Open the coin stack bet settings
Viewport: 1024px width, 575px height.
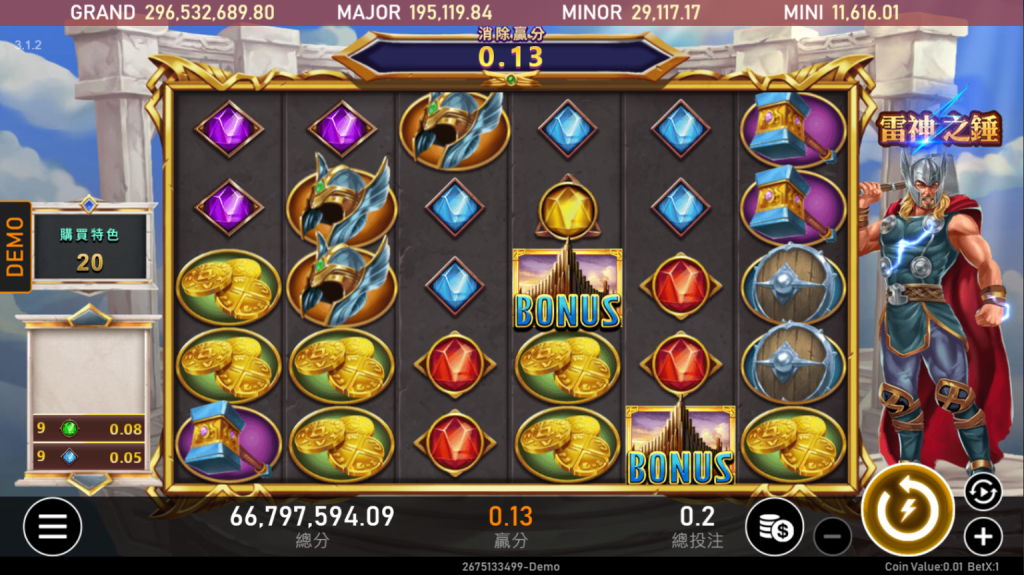774,526
